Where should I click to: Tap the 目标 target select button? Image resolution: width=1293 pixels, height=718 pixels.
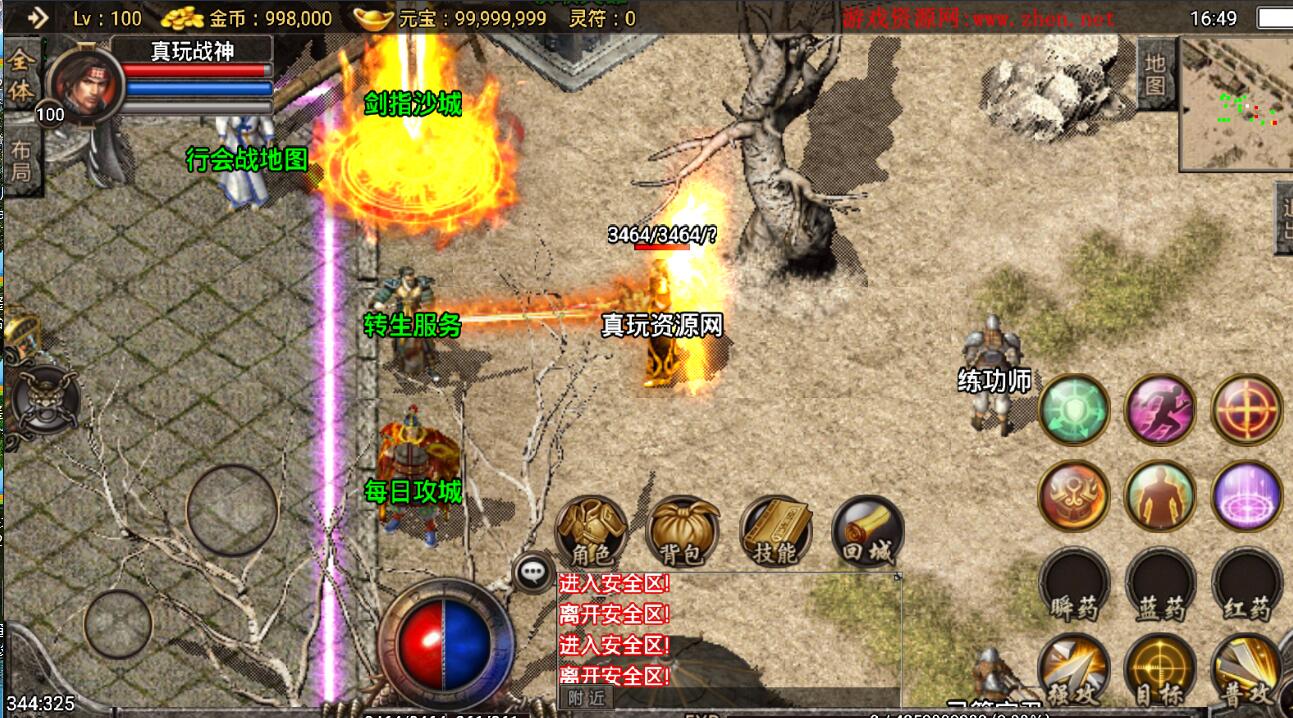(1160, 667)
